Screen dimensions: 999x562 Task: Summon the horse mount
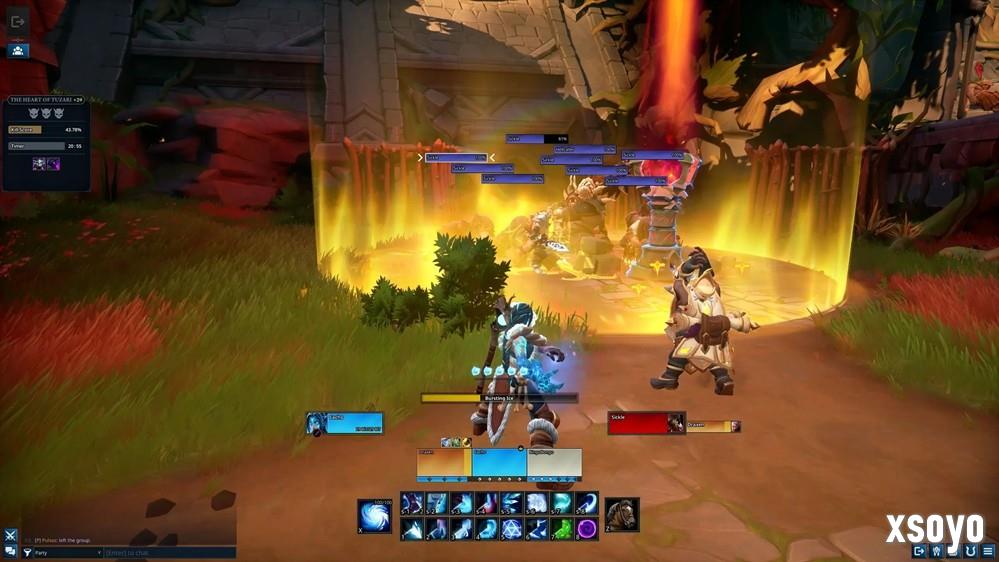(621, 514)
